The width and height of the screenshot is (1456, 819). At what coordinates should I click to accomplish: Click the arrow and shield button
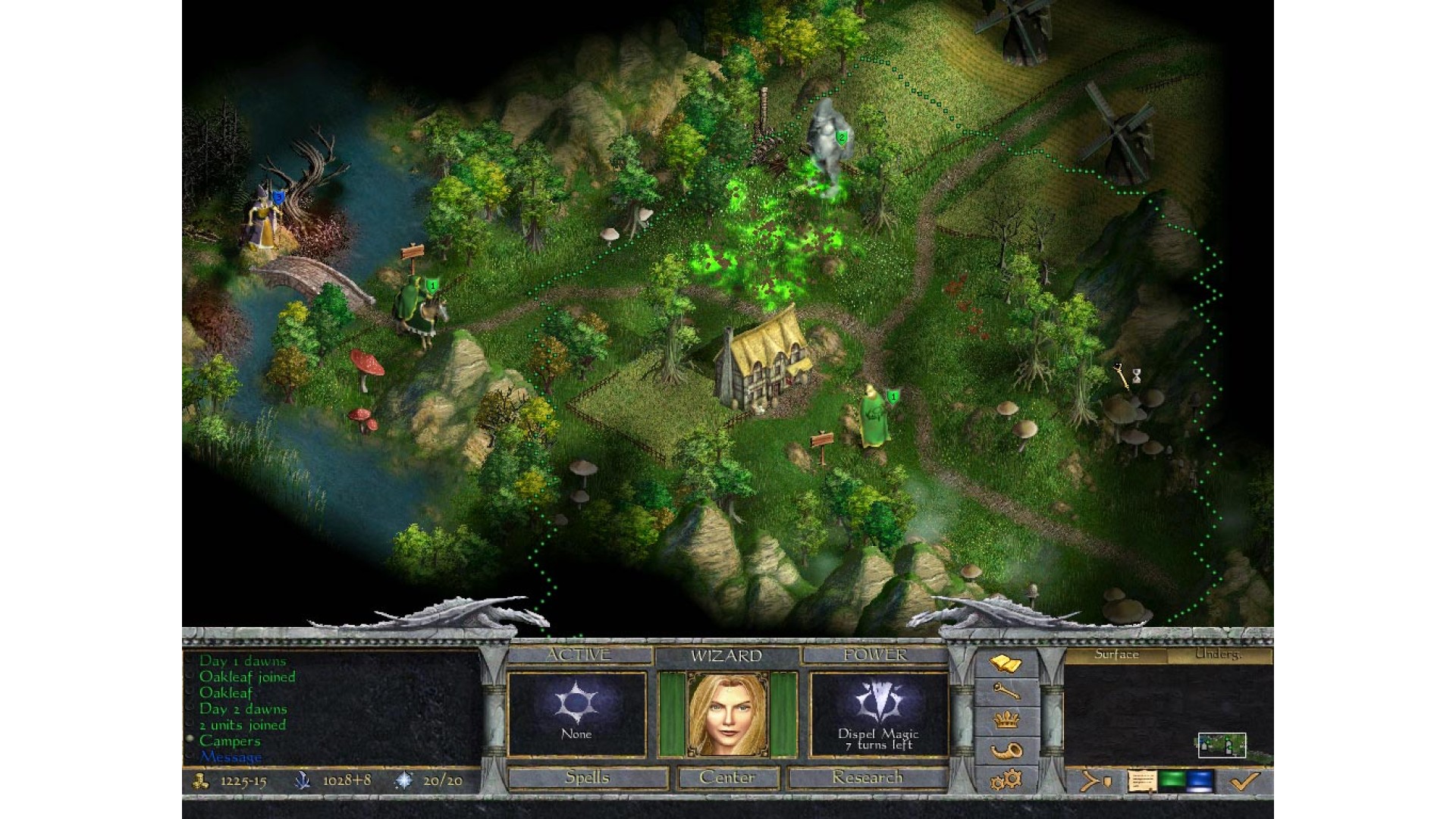(1096, 780)
